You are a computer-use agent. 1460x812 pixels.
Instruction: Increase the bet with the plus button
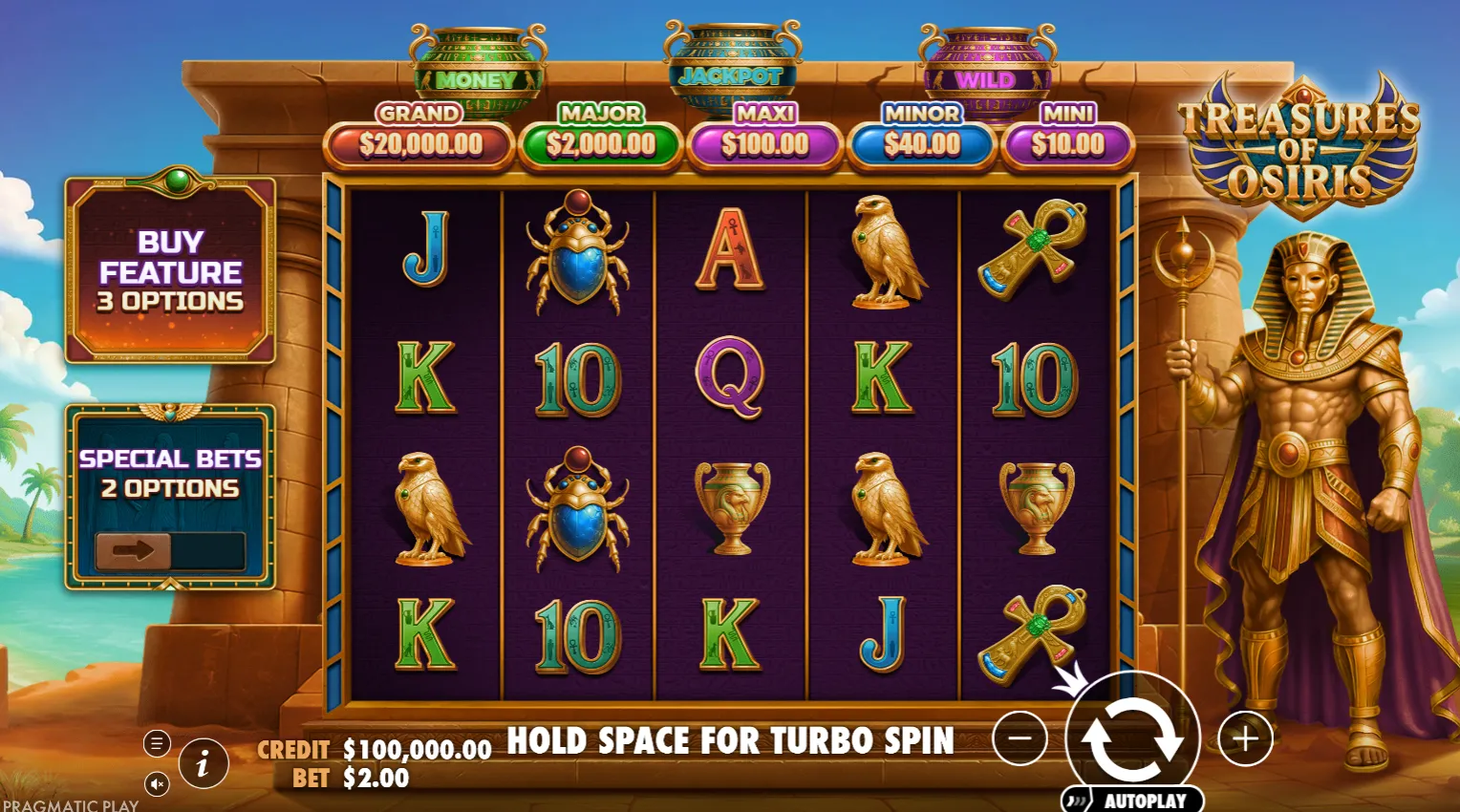tap(1245, 738)
